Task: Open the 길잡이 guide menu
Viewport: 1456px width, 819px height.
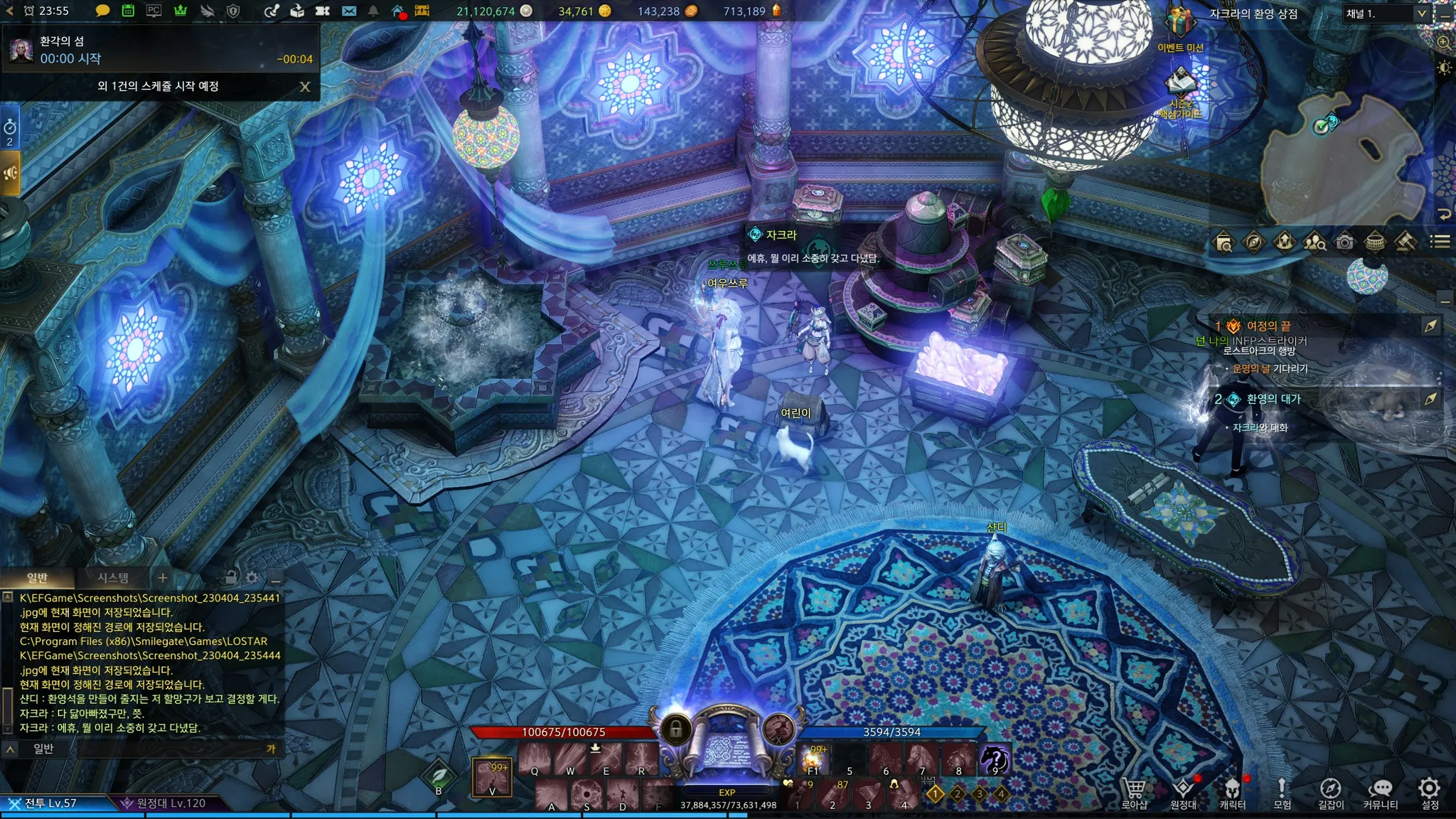Action: (x=1330, y=793)
